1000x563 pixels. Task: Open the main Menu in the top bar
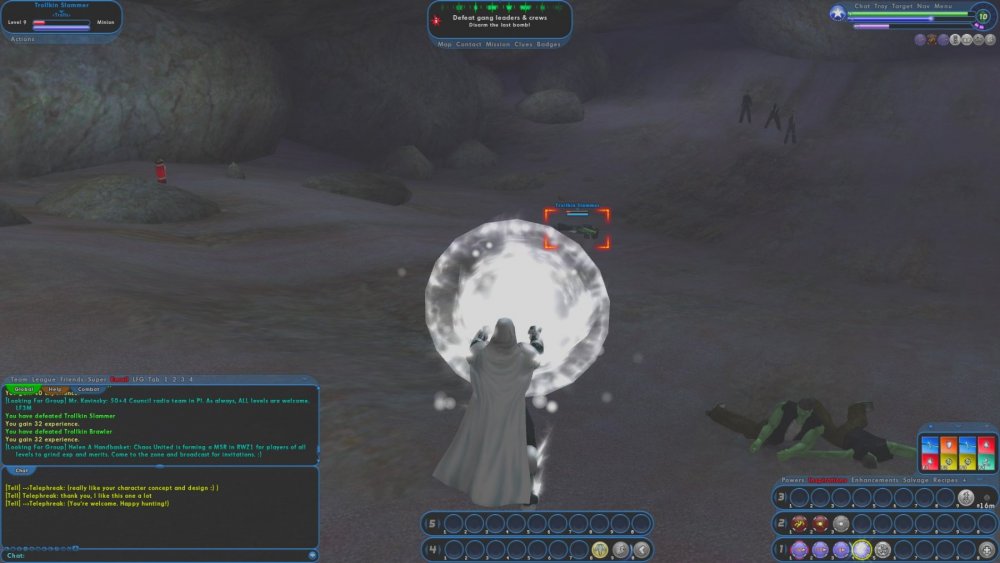[x=943, y=6]
